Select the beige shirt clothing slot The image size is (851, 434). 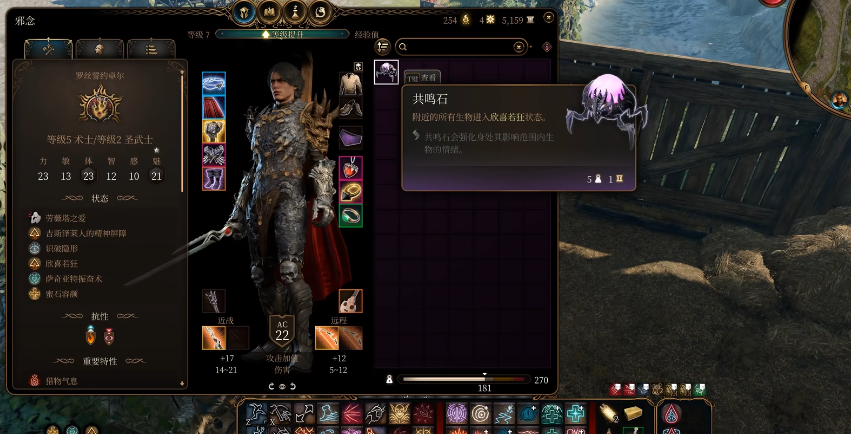tap(351, 83)
